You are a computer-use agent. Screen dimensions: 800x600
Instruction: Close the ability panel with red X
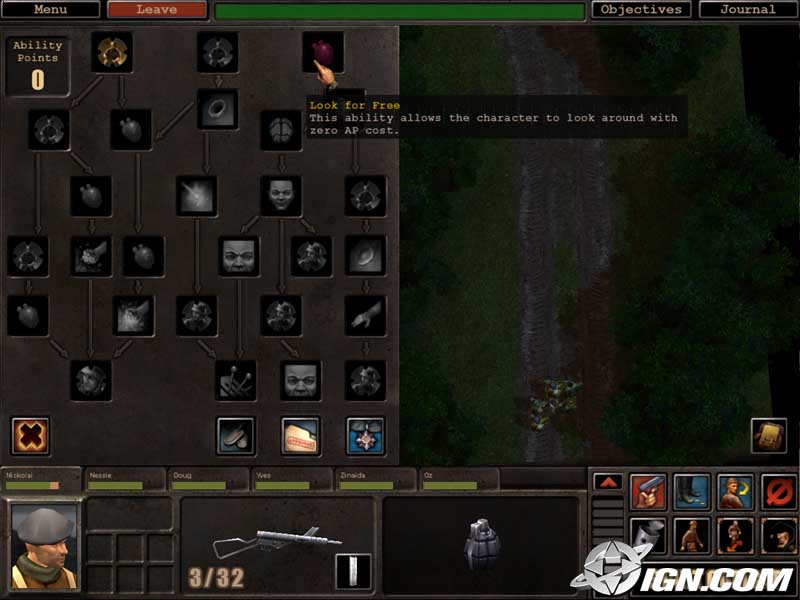pyautogui.click(x=30, y=436)
